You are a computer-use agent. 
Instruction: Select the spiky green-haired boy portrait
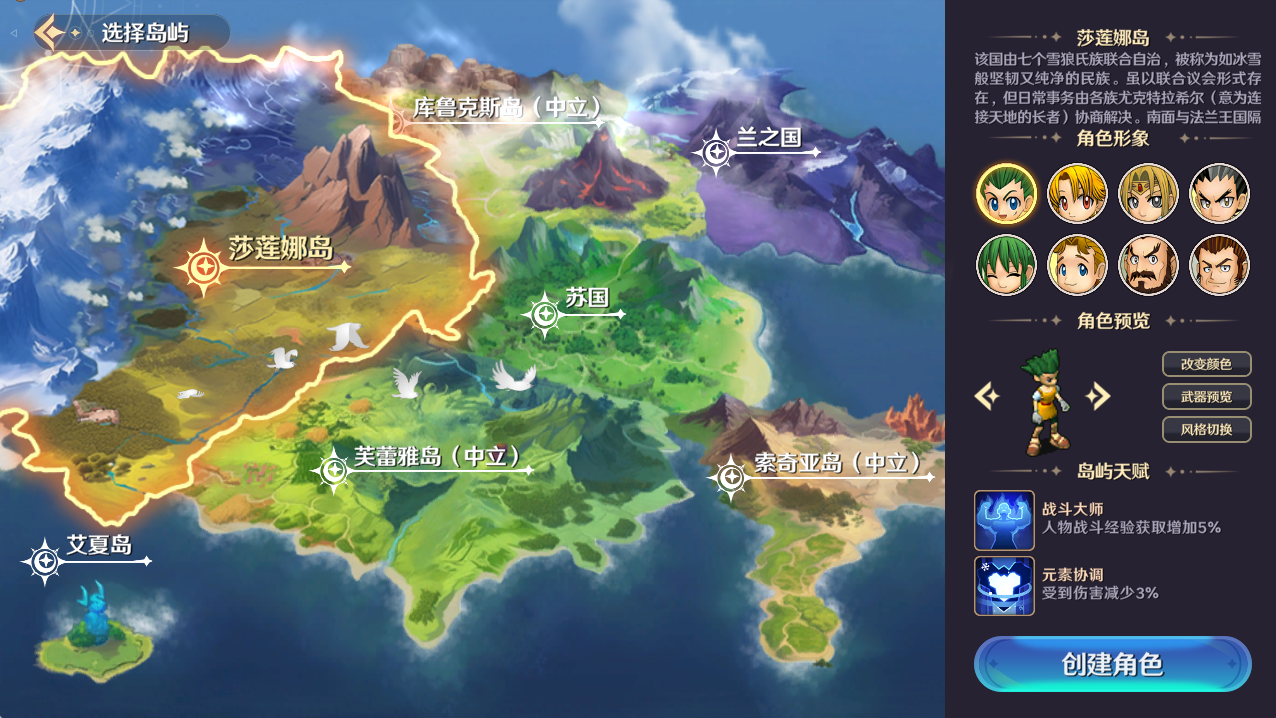pos(1006,193)
